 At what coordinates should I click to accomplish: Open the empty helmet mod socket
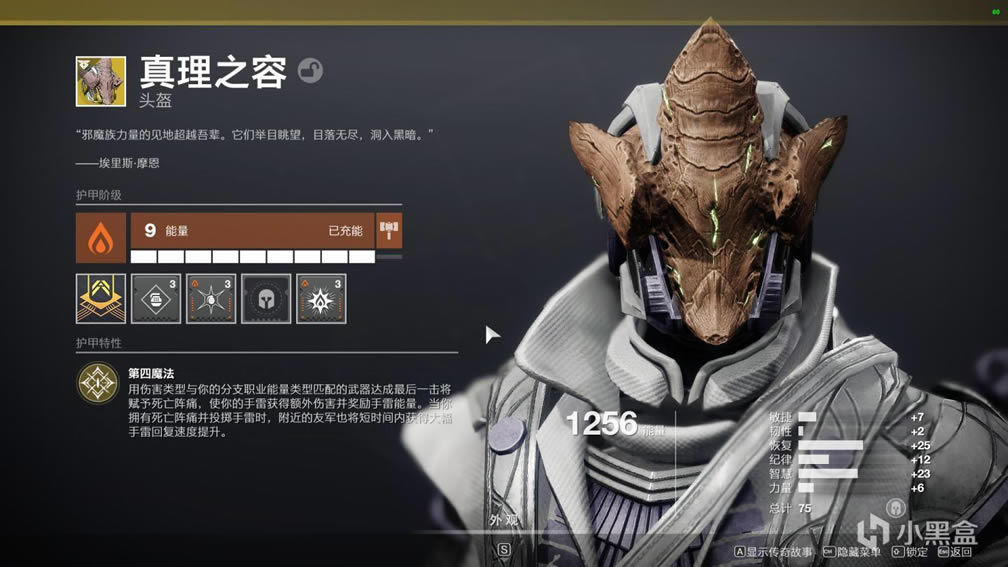266,298
